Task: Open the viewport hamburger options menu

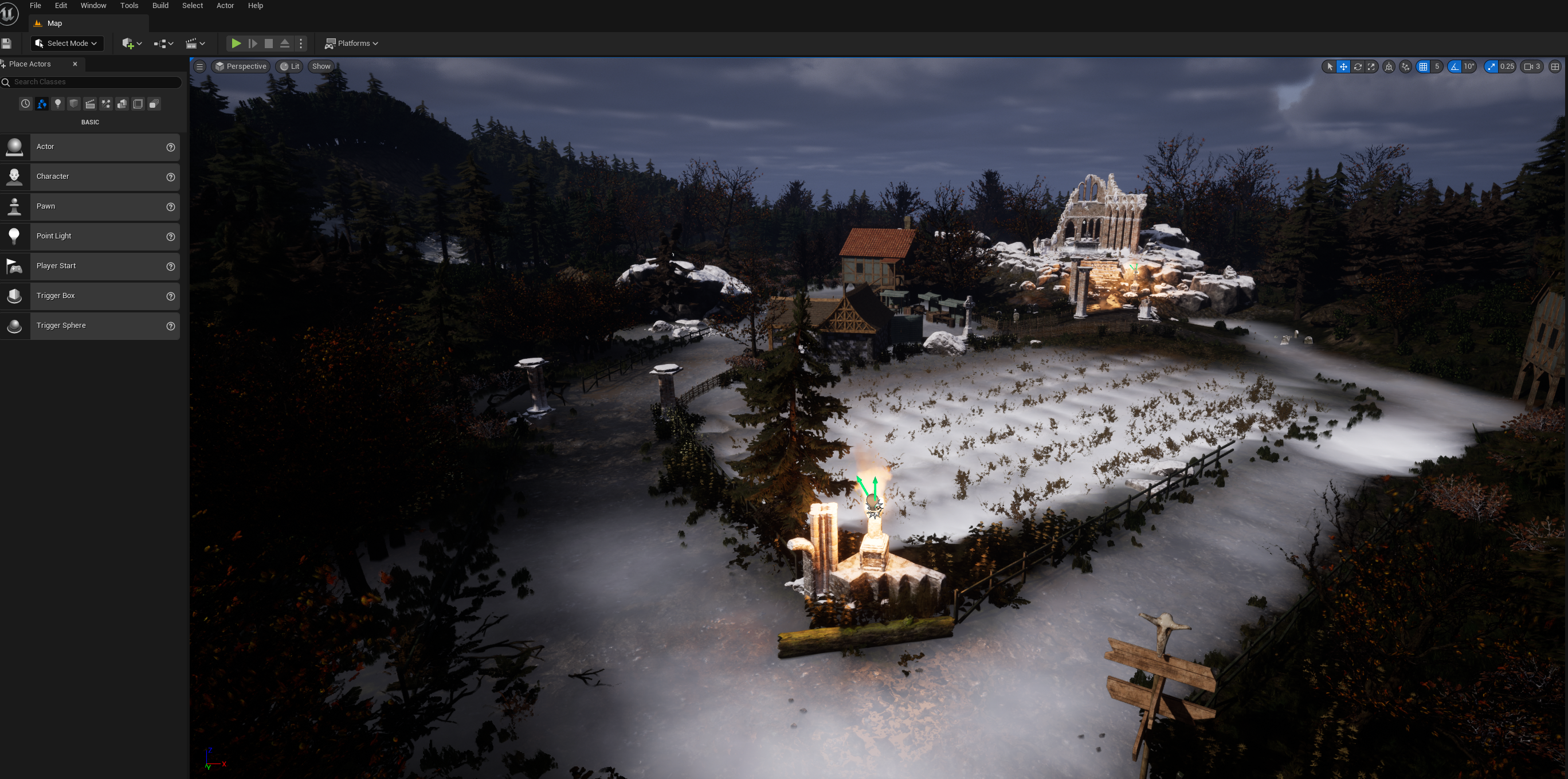Action: 199,66
